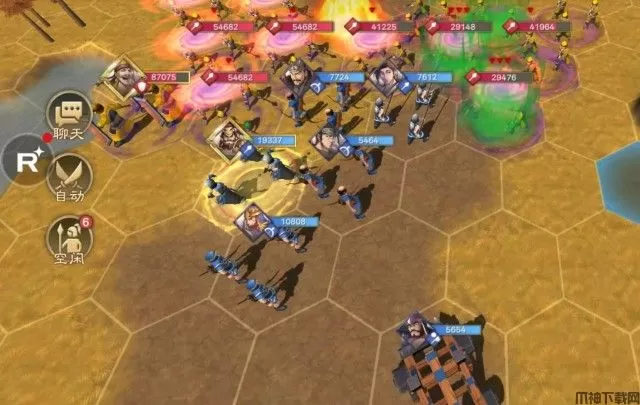Select the siege unit portrait with 5654 troops
Image resolution: width=640 pixels, height=405 pixels.
coord(415,332)
